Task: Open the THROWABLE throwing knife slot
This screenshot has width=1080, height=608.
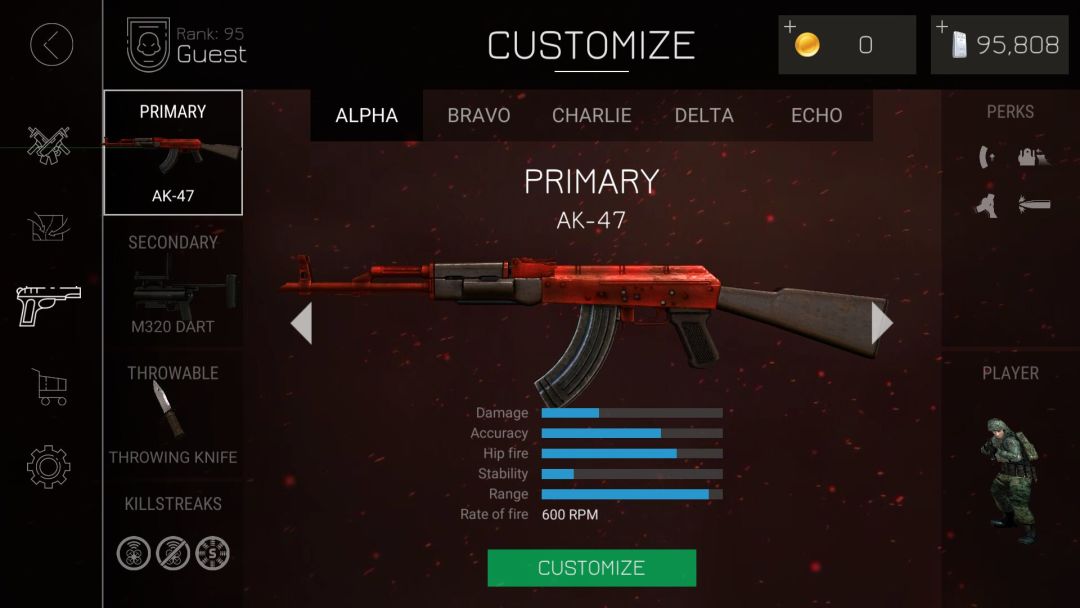Action: (173, 415)
